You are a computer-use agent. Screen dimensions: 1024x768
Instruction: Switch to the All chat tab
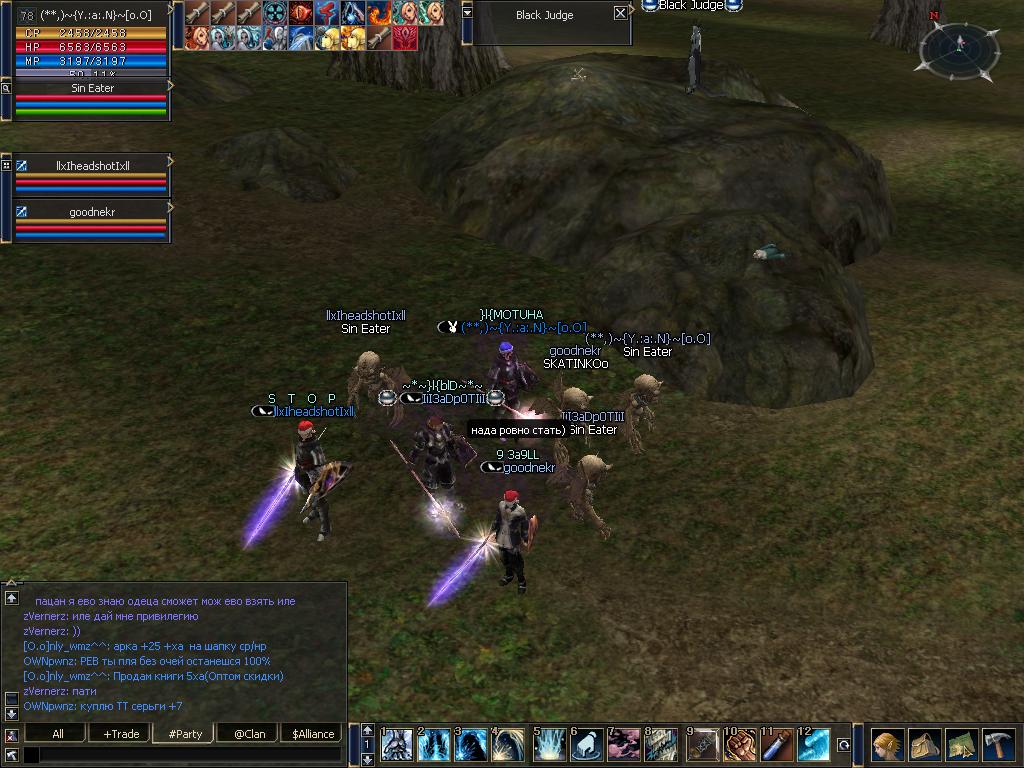click(58, 733)
